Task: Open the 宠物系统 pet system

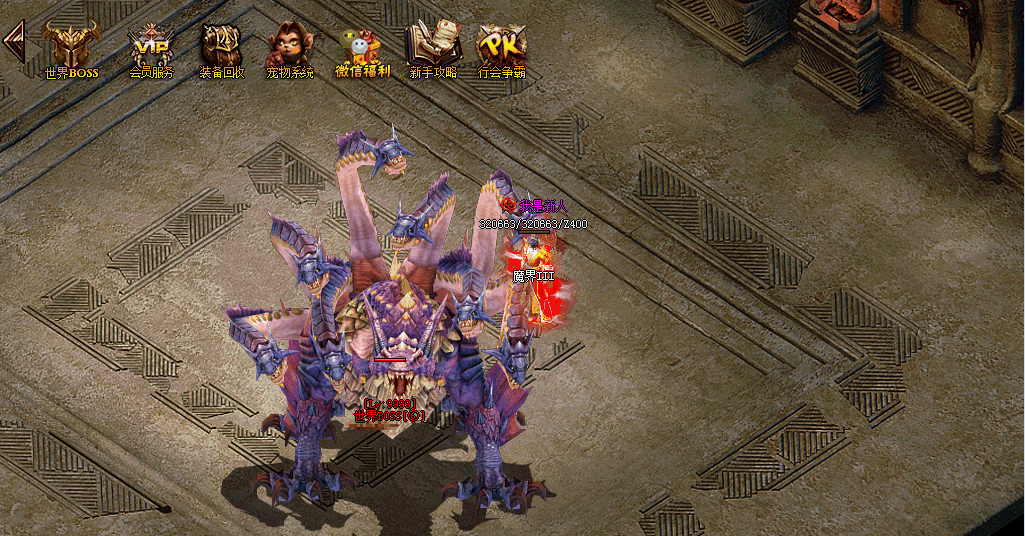Action: pos(289,49)
